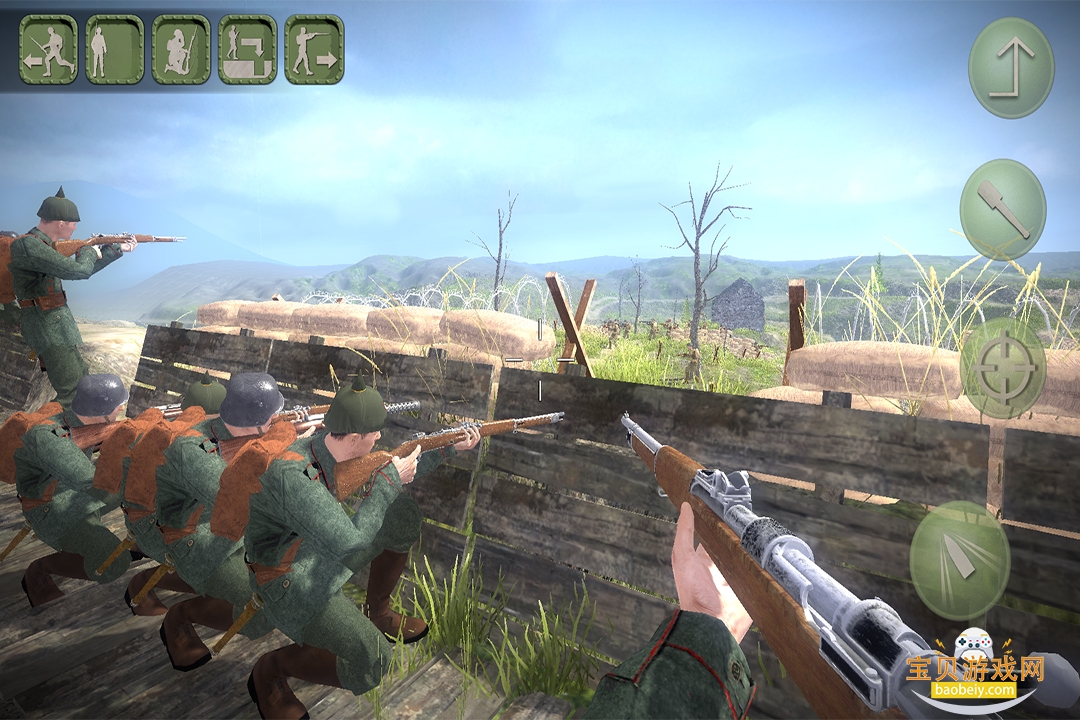Fire the rifle with the bullet button
The image size is (1080, 720).
tap(959, 560)
